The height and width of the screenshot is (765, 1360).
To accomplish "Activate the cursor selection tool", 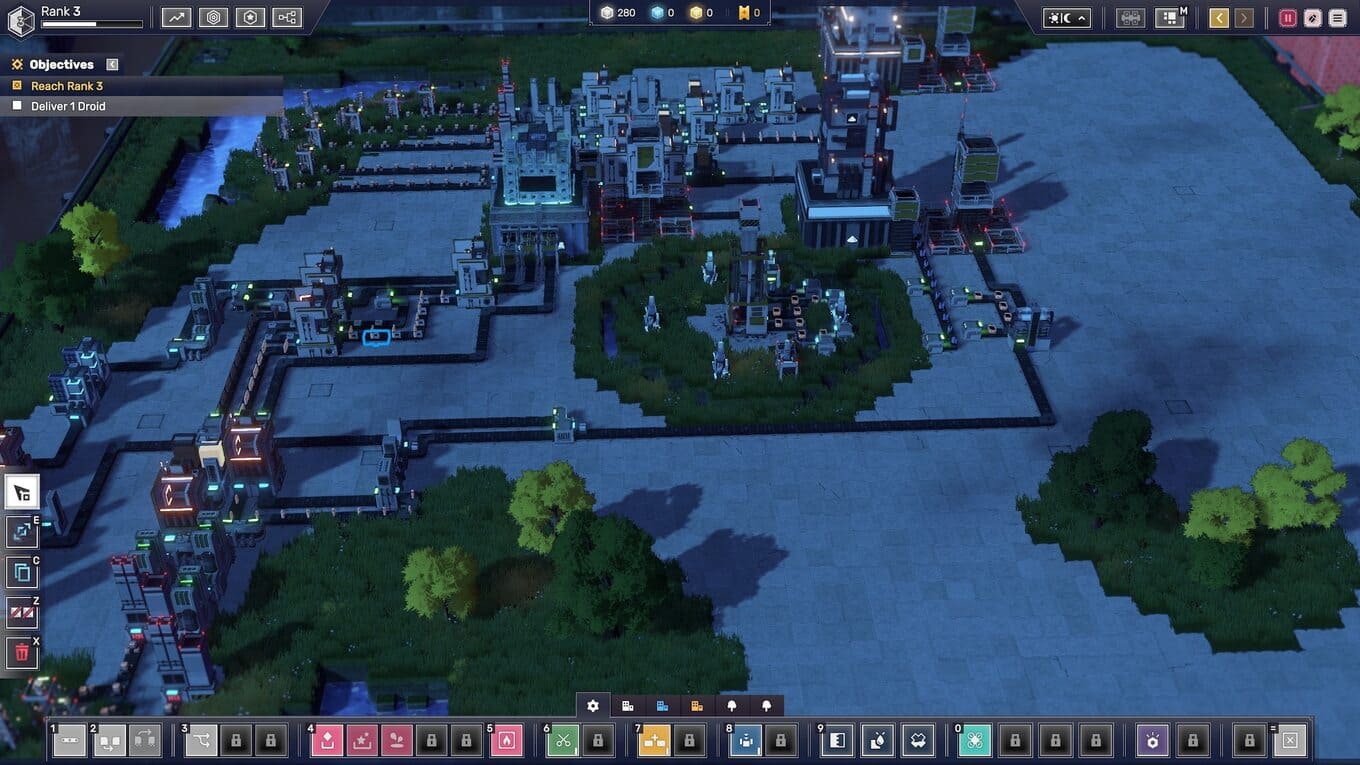I will [22, 492].
